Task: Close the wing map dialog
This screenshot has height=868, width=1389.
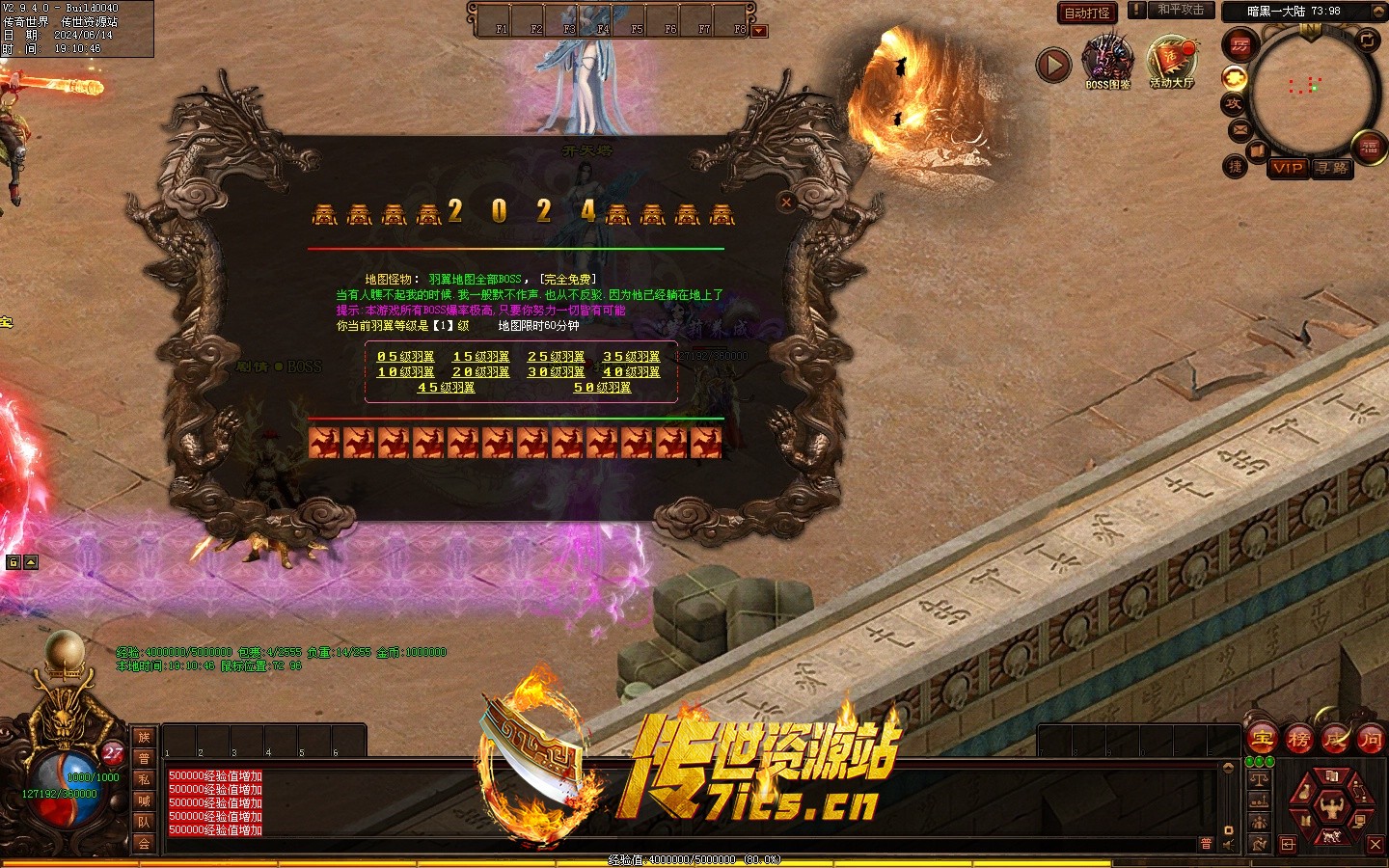Action: coord(786,202)
